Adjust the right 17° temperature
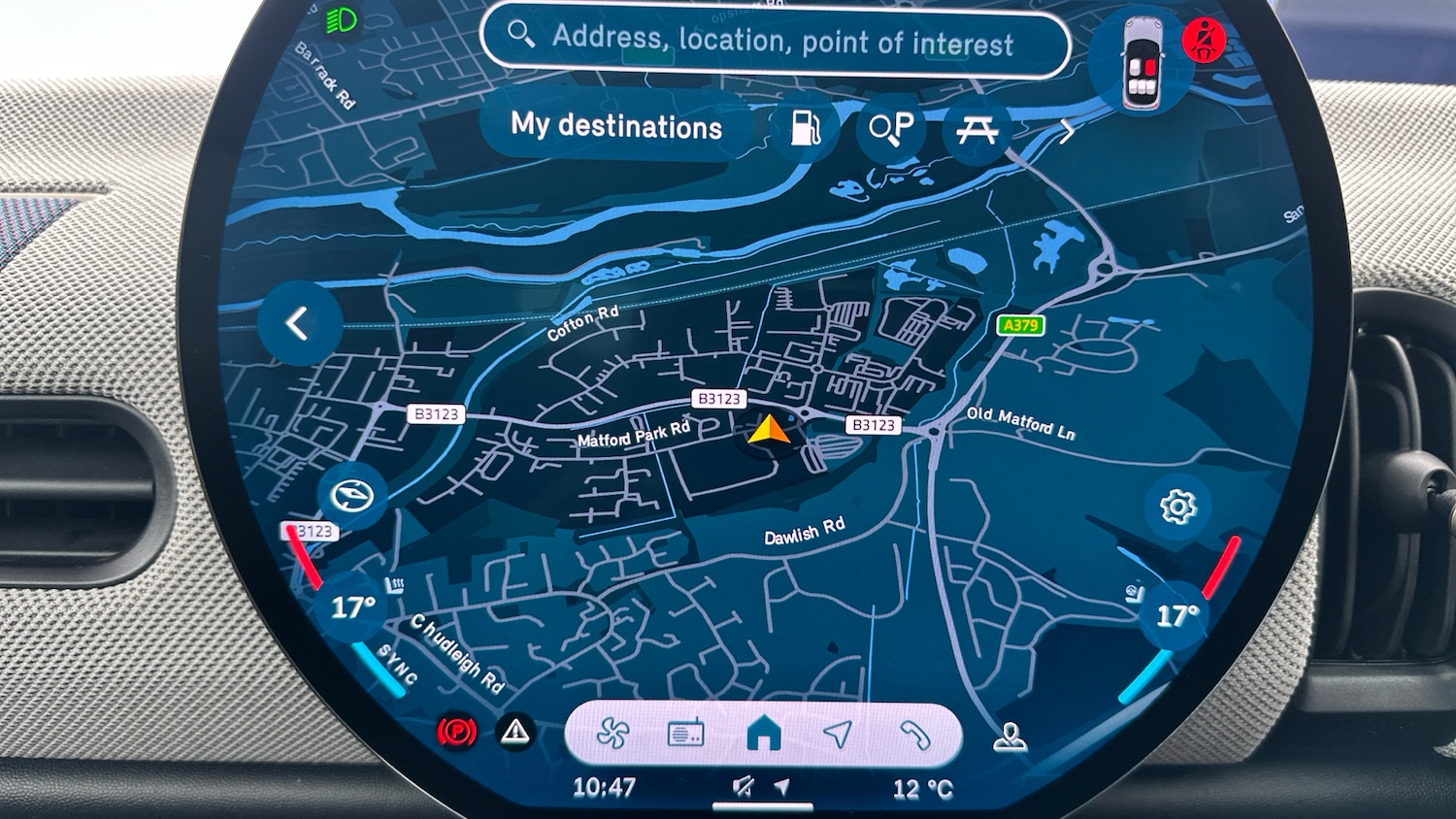1456x819 pixels. pyautogui.click(x=1177, y=615)
